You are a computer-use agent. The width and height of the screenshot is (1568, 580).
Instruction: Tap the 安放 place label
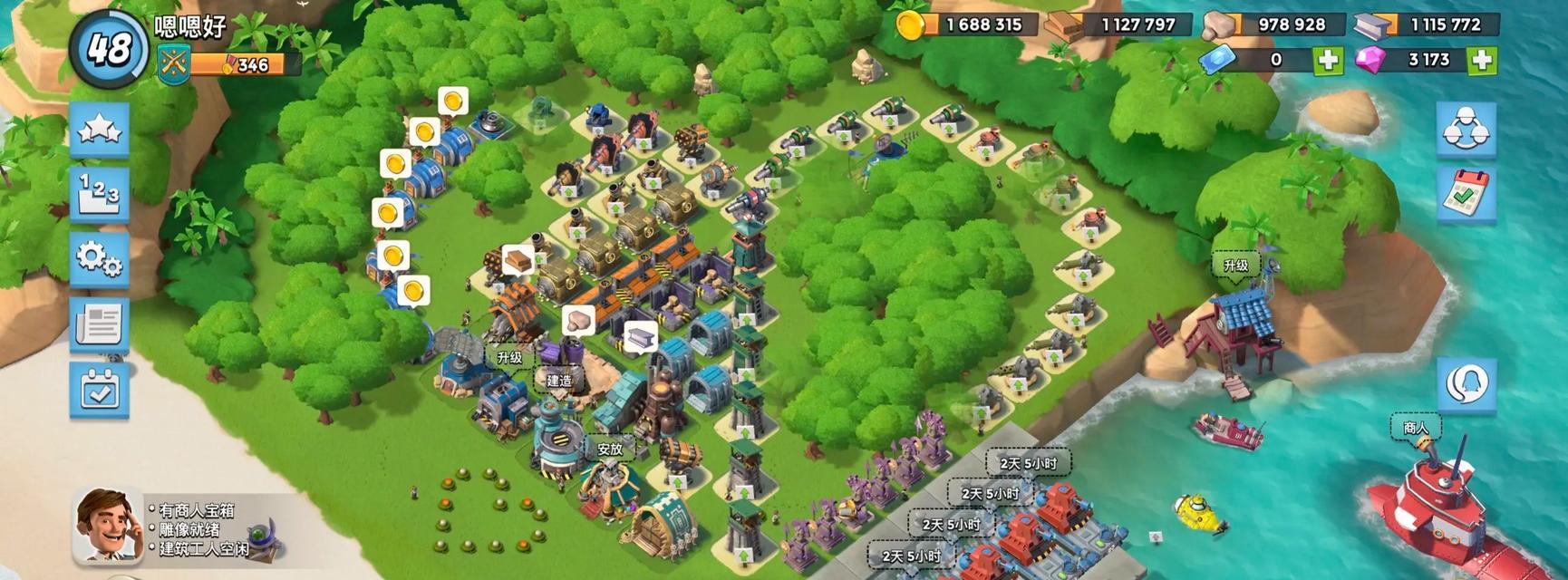(x=610, y=449)
